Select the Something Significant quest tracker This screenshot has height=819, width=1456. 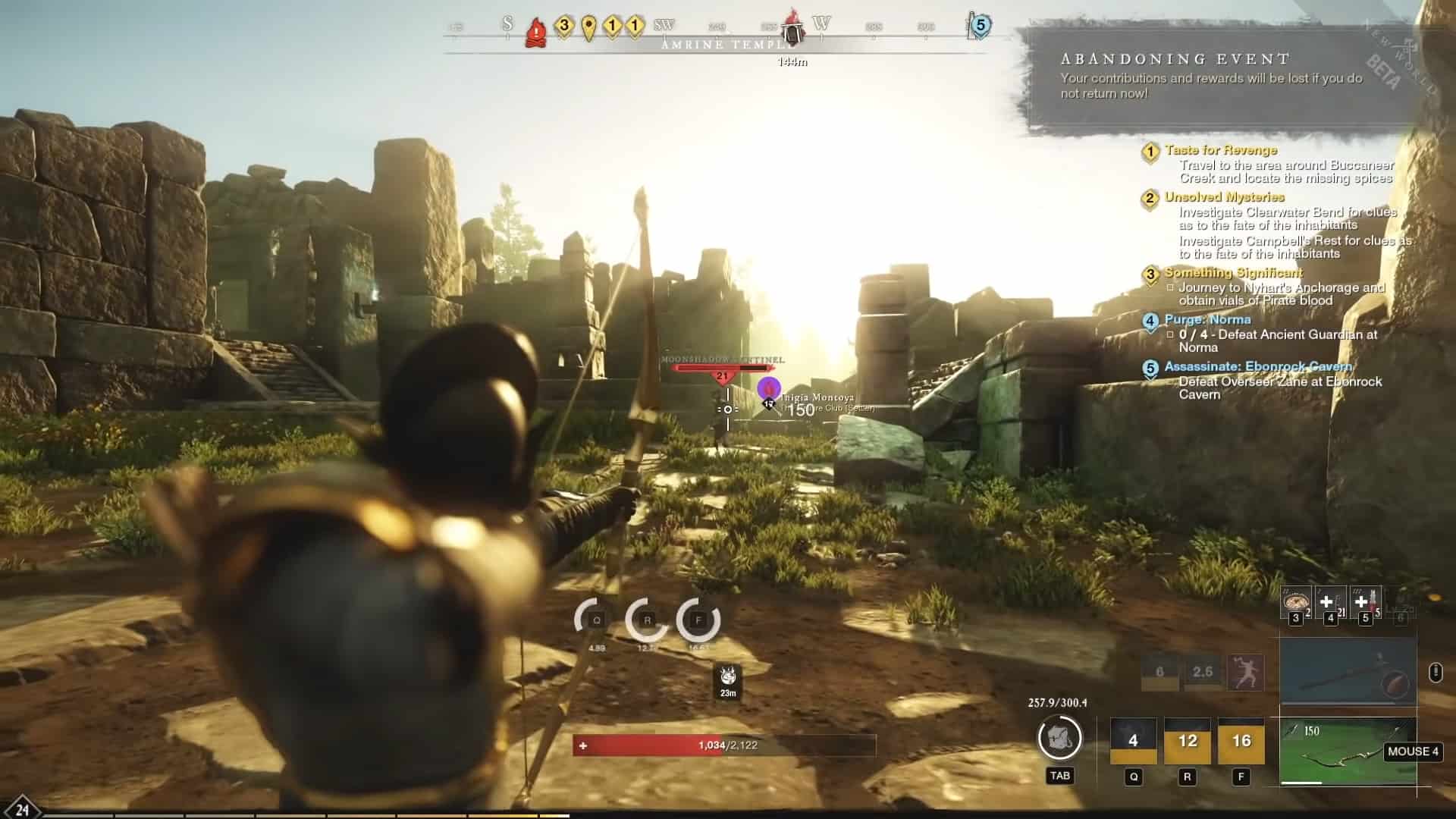point(1233,273)
